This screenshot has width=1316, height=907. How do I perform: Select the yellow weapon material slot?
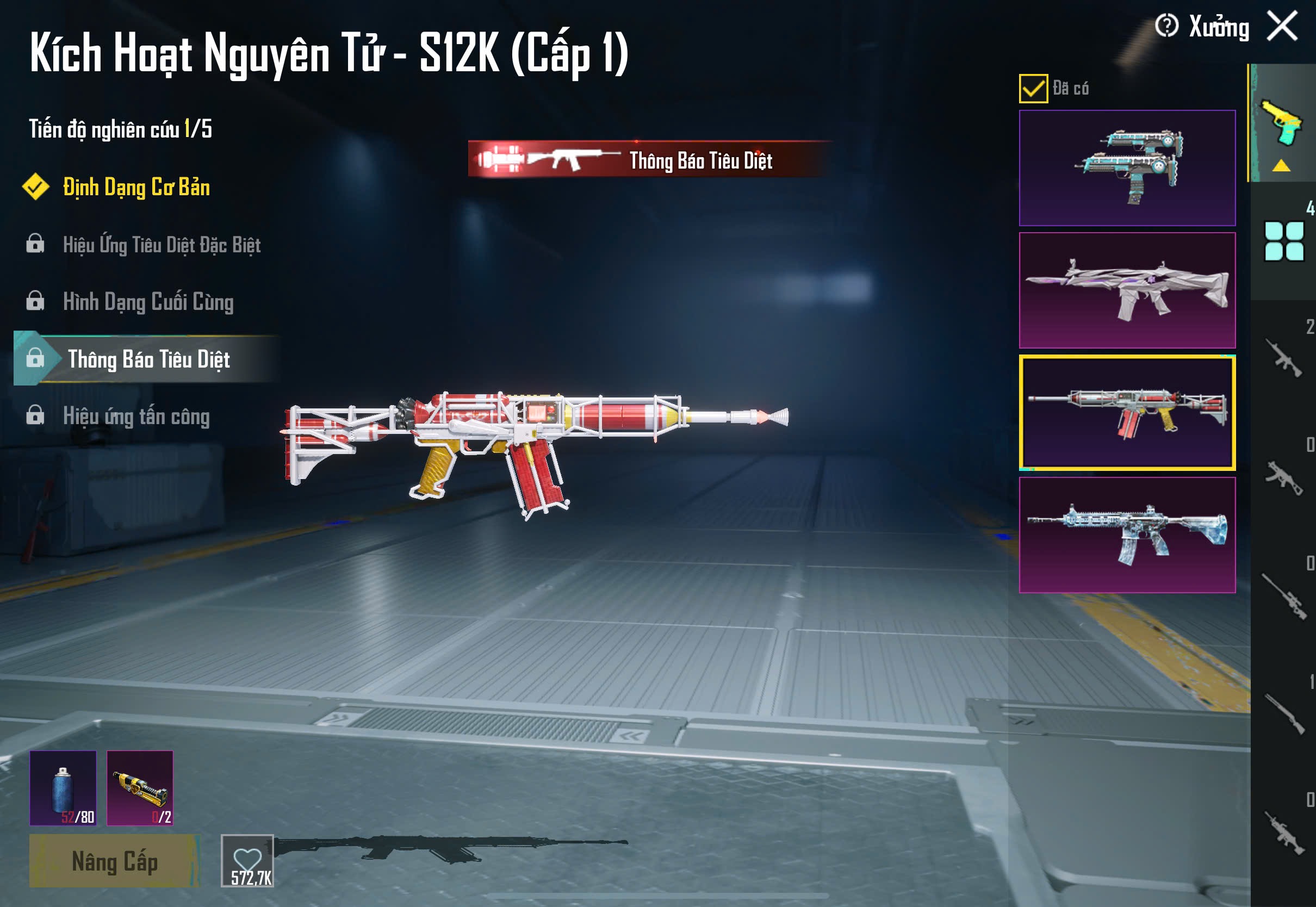coord(140,788)
